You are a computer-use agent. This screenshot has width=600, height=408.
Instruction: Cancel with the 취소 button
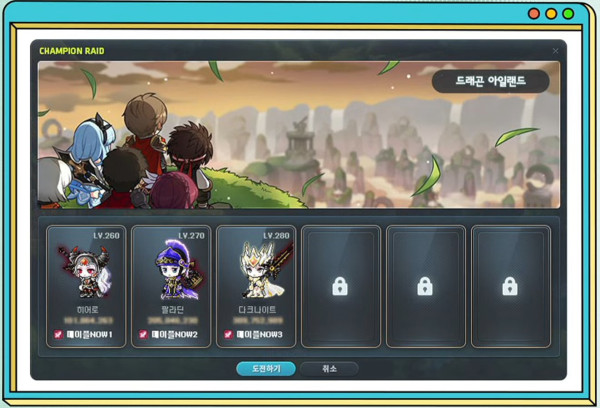(x=328, y=369)
